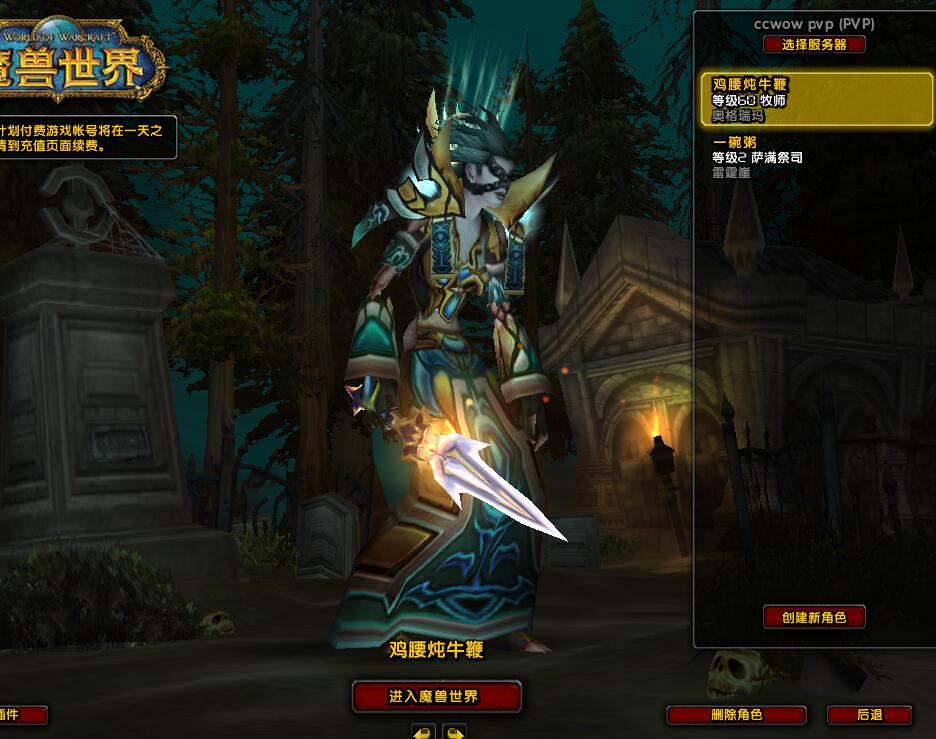Click 创建新角色 to create a character
Viewport: 936px width, 739px height.
(814, 617)
